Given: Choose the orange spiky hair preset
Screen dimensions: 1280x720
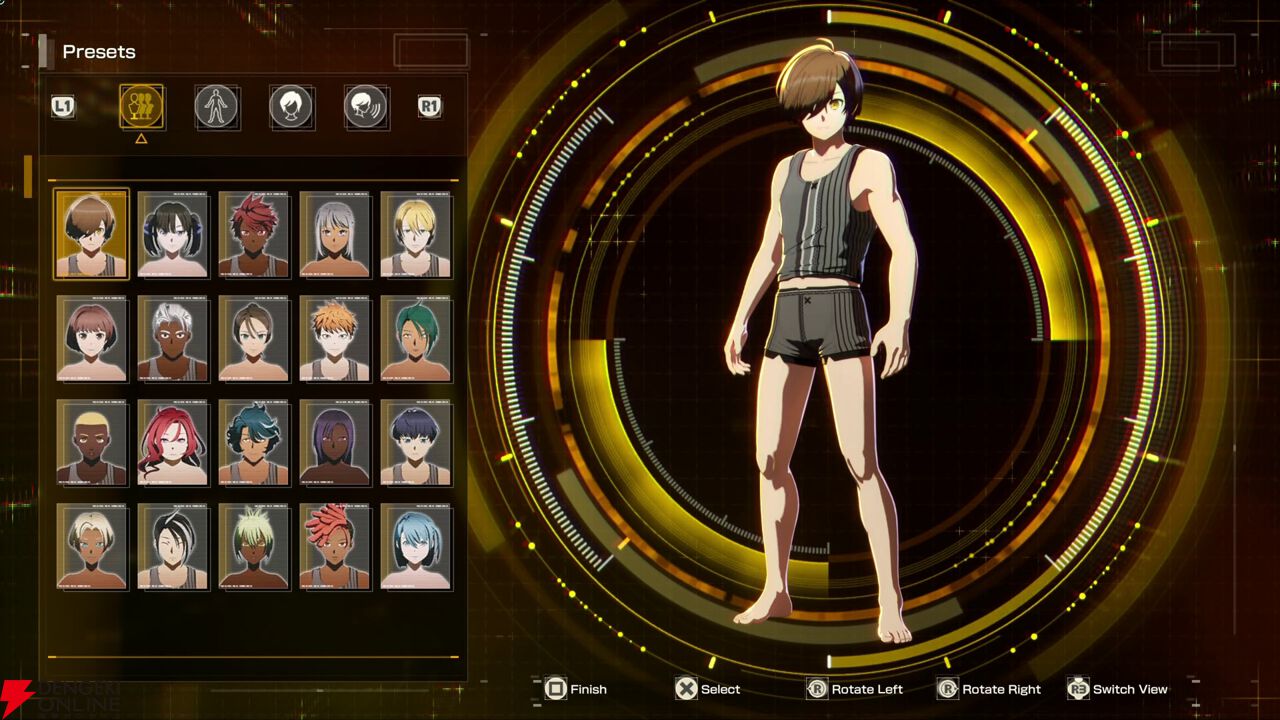Looking at the screenshot, I should pos(335,338).
